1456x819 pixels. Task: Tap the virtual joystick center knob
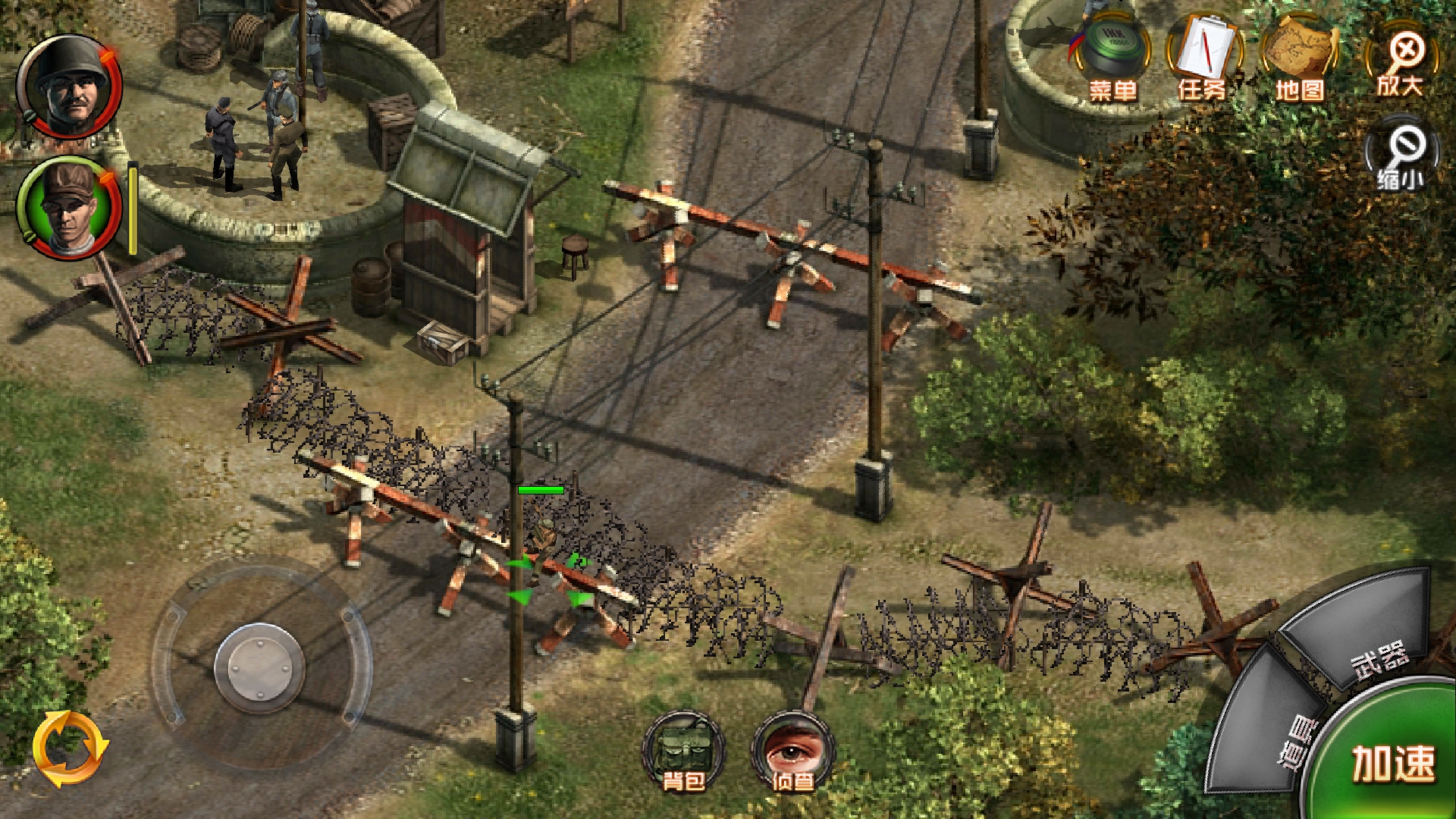pos(260,667)
